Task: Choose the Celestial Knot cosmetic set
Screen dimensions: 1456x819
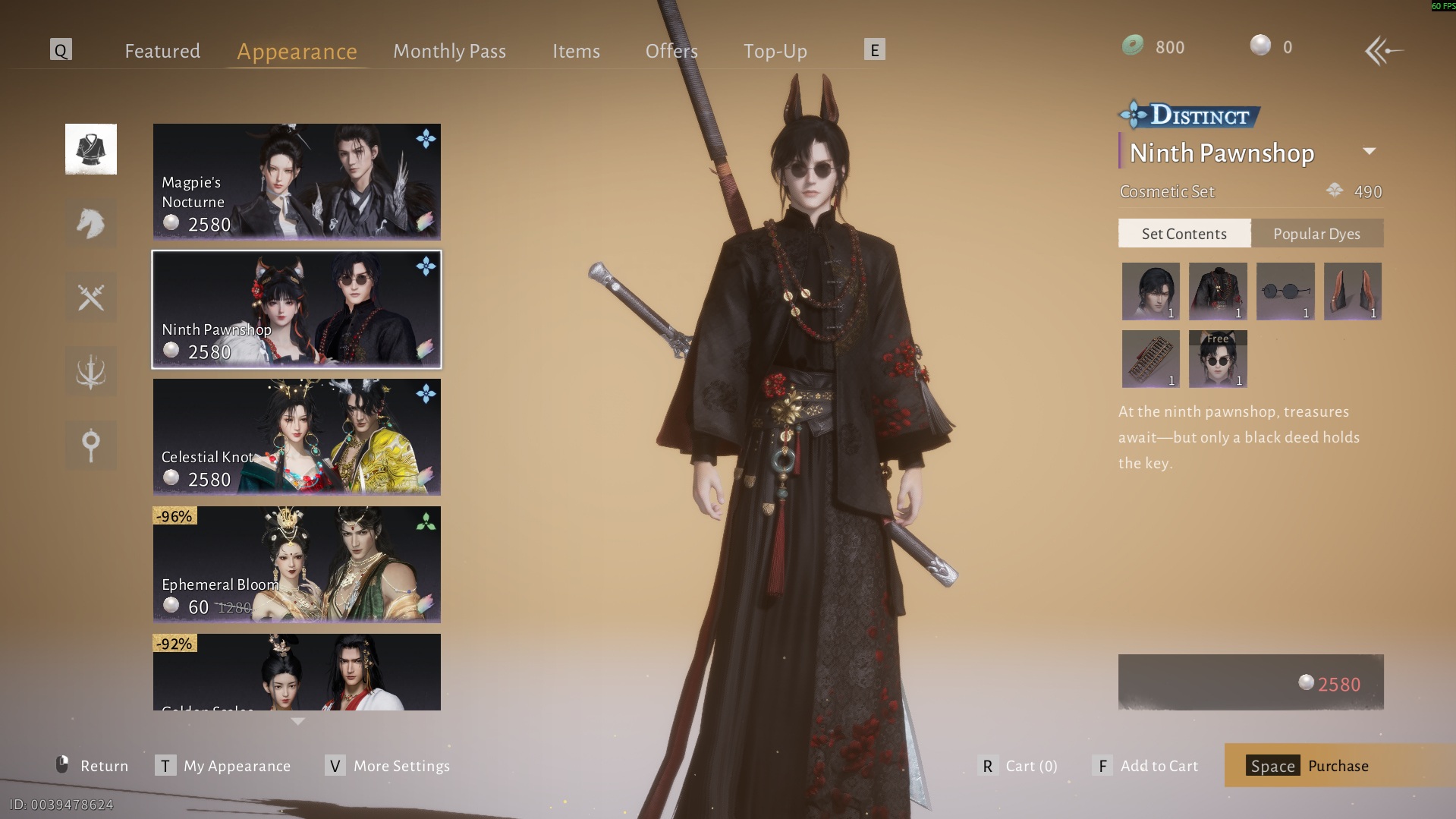Action: point(297,437)
